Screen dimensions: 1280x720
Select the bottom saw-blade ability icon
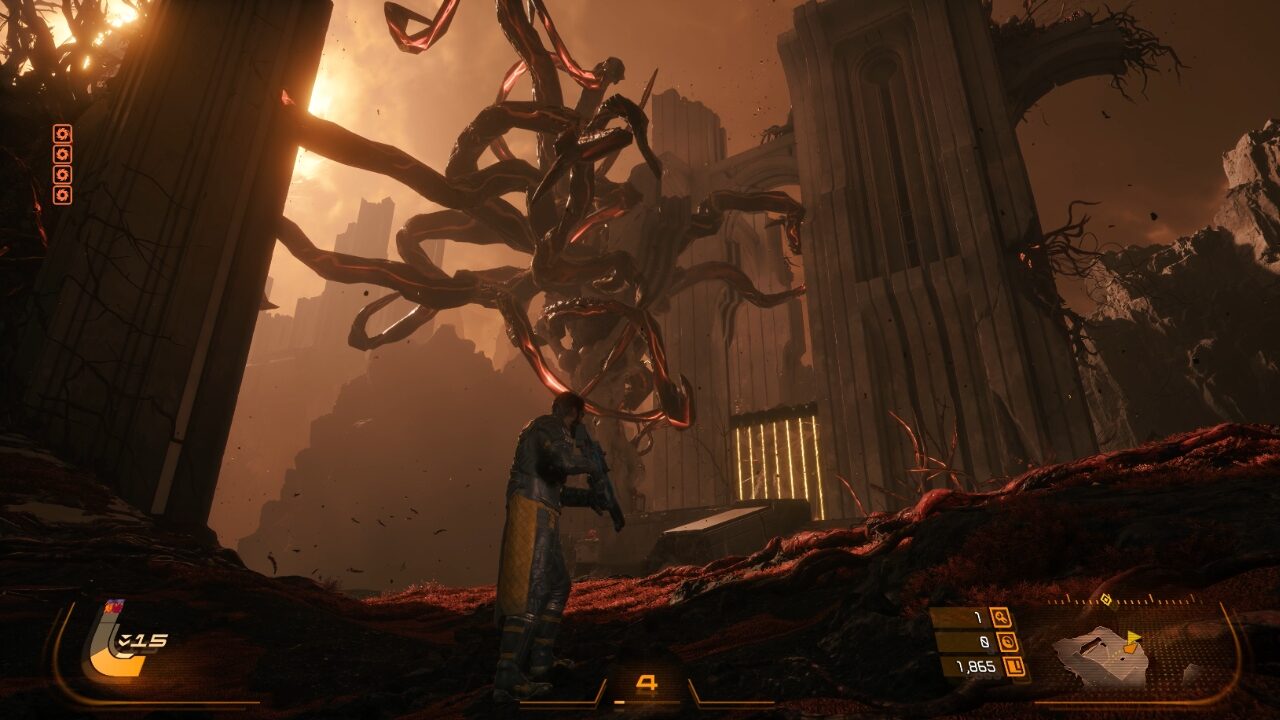62,194
